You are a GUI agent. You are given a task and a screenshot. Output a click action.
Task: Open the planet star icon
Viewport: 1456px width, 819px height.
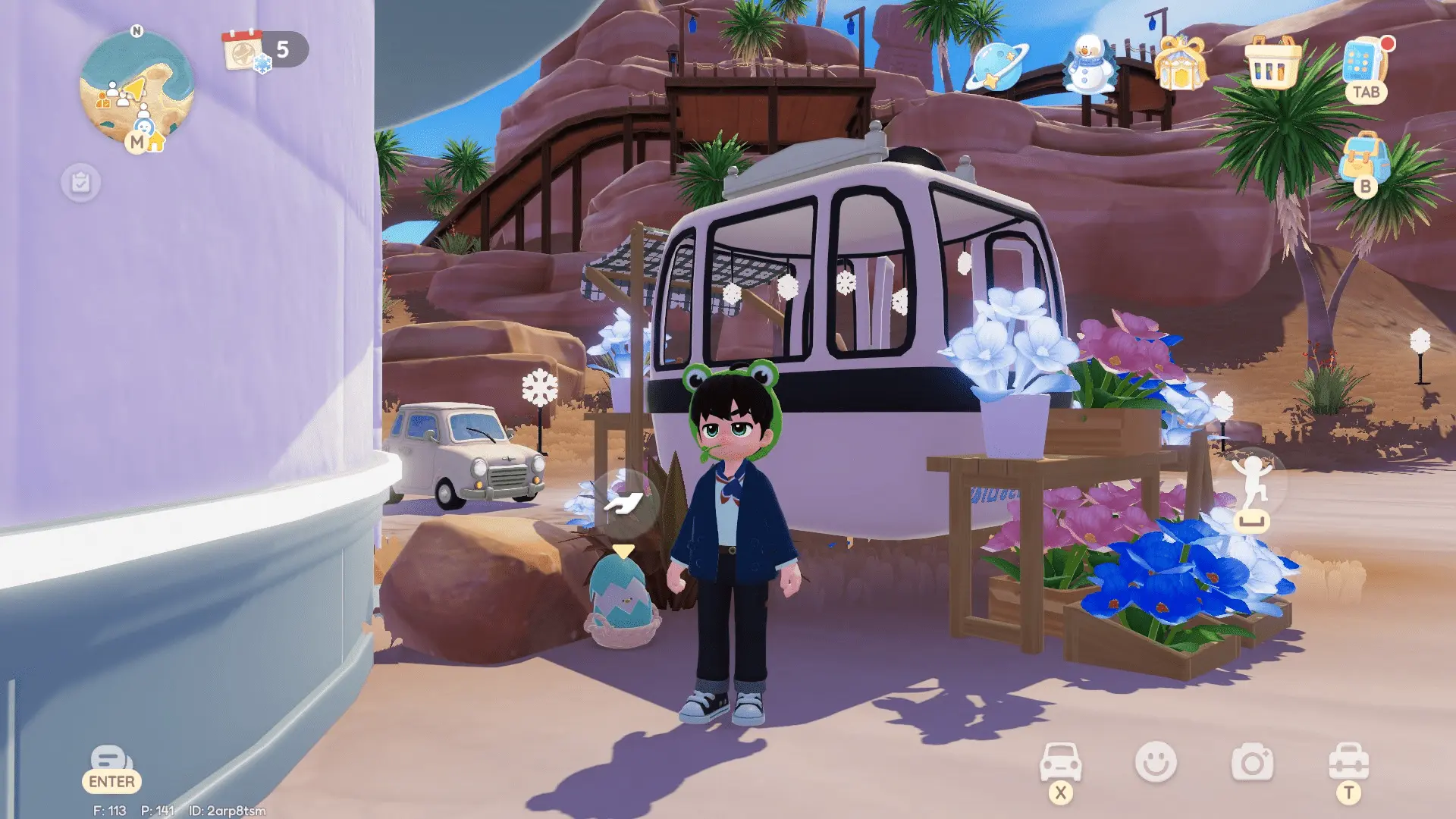click(x=996, y=66)
